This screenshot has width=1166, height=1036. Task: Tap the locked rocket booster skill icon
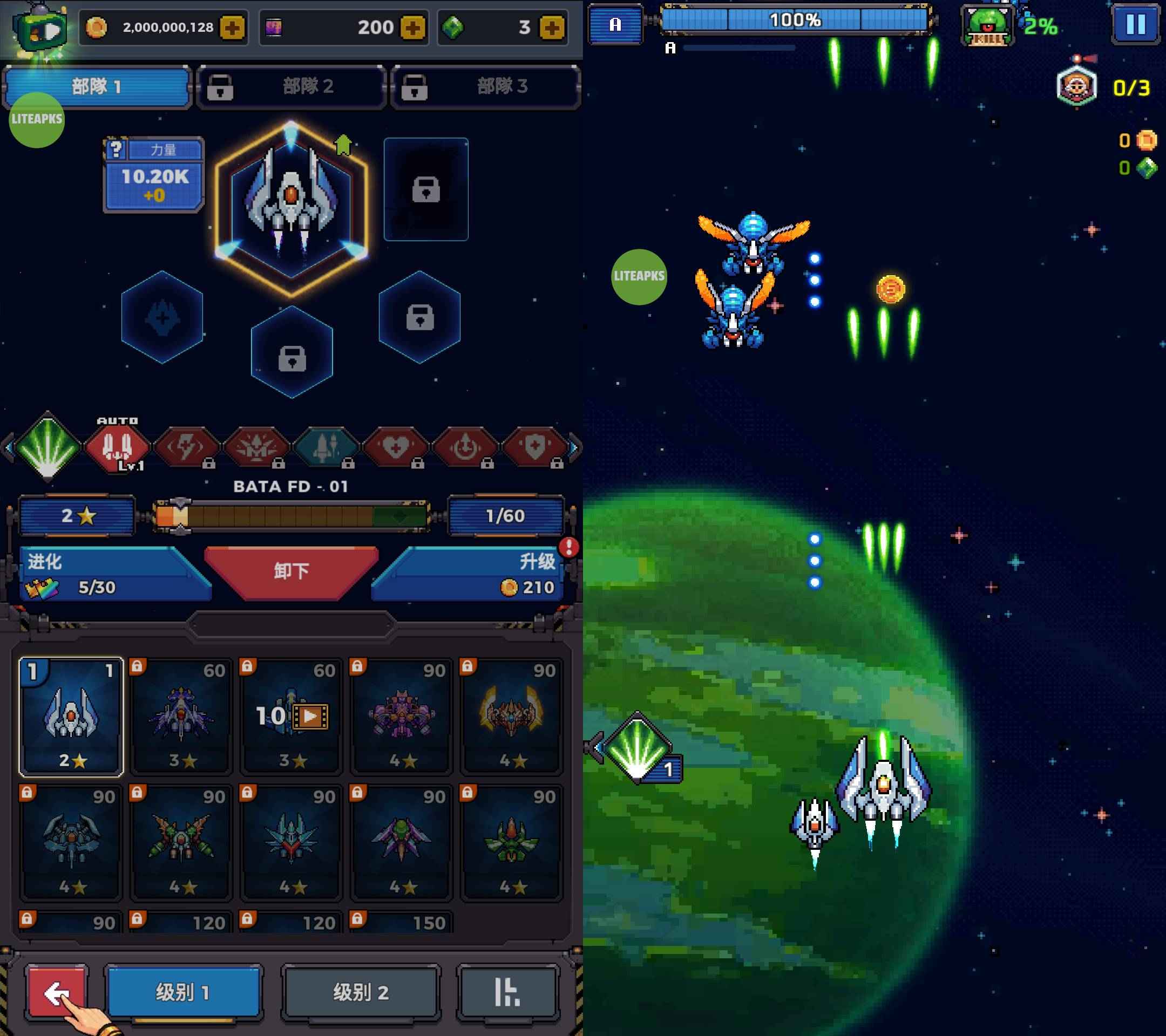point(326,449)
